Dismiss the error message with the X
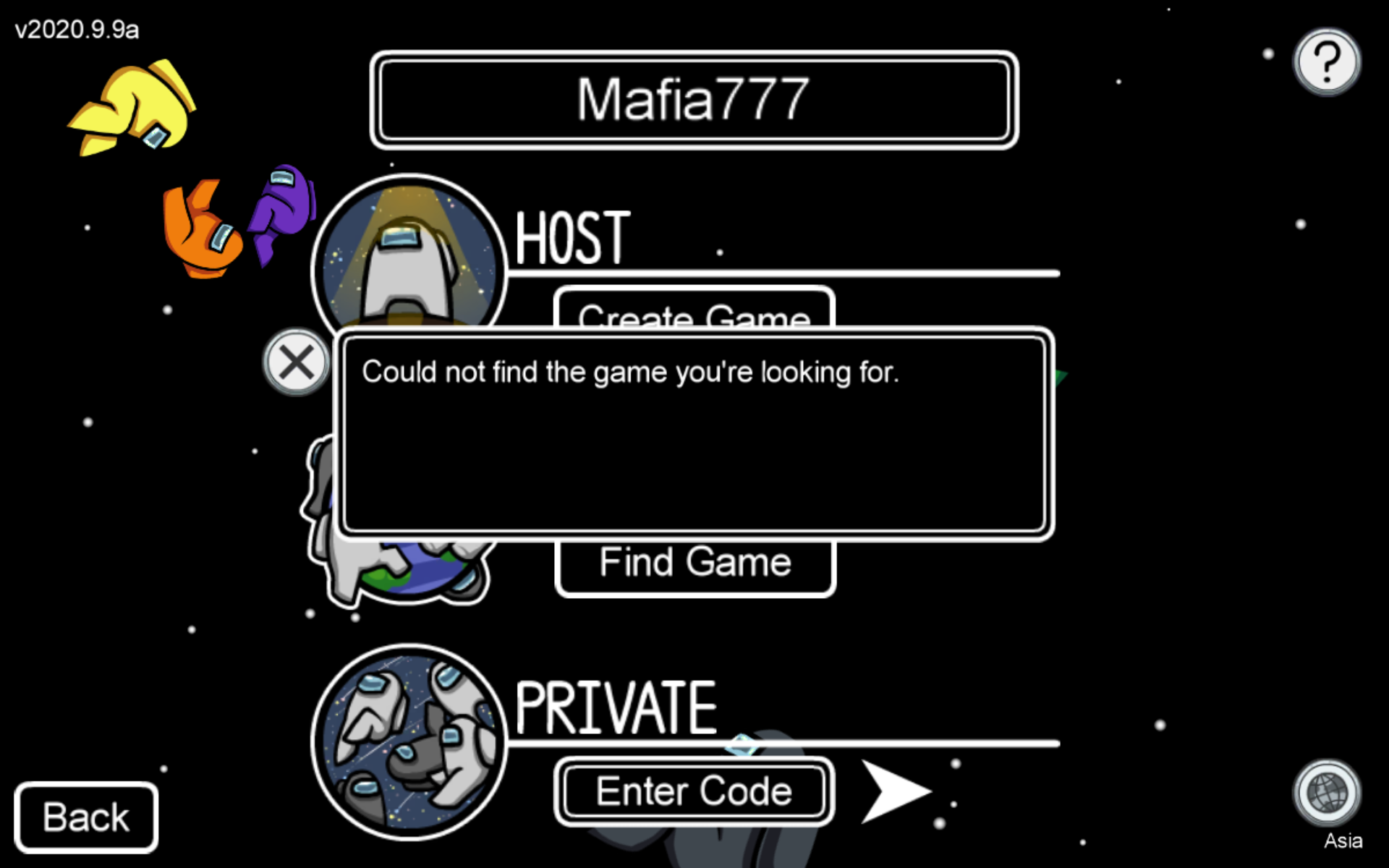 tap(296, 363)
